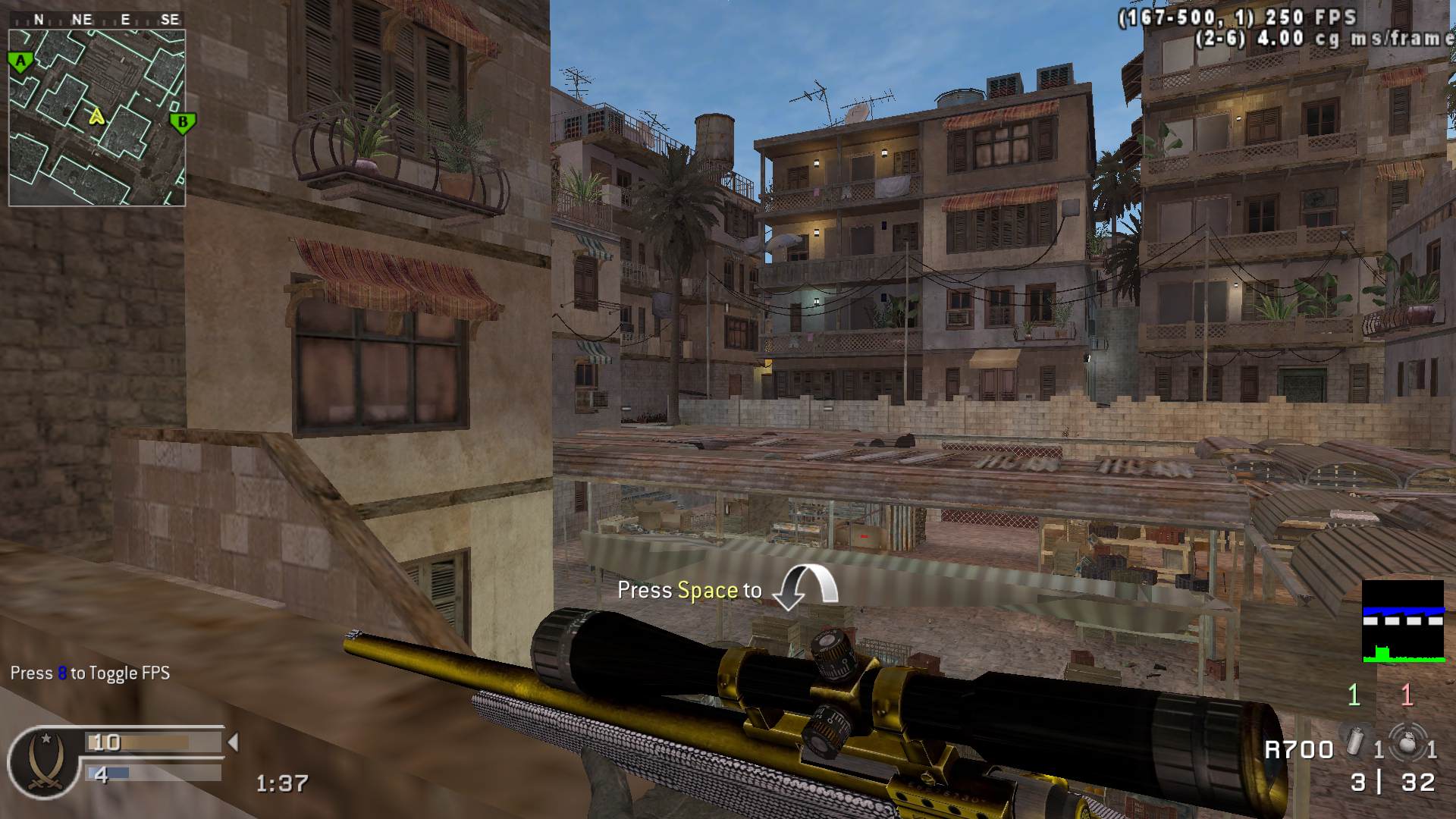This screenshot has height=819, width=1456.
Task: Select objective marker A on the minimap
Action: (20, 62)
